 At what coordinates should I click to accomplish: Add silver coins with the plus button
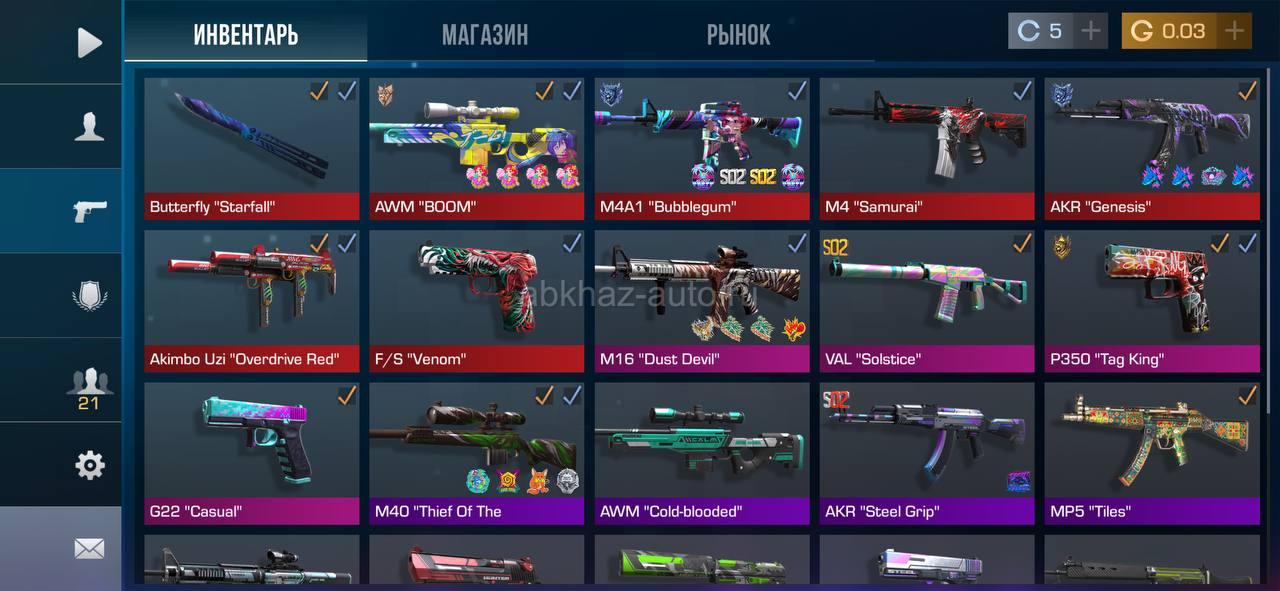pos(1091,31)
